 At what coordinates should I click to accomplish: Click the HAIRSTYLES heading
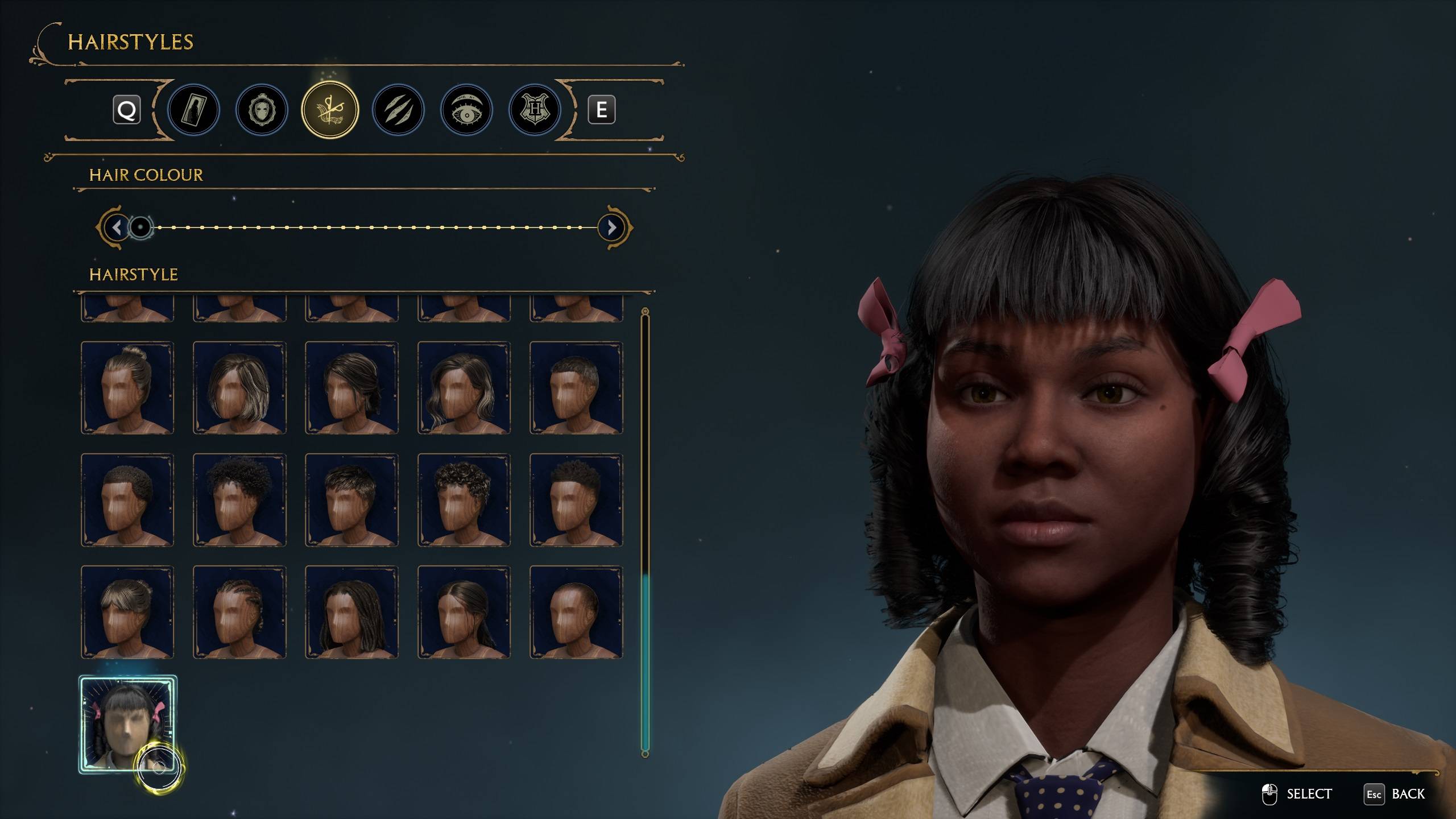point(130,43)
